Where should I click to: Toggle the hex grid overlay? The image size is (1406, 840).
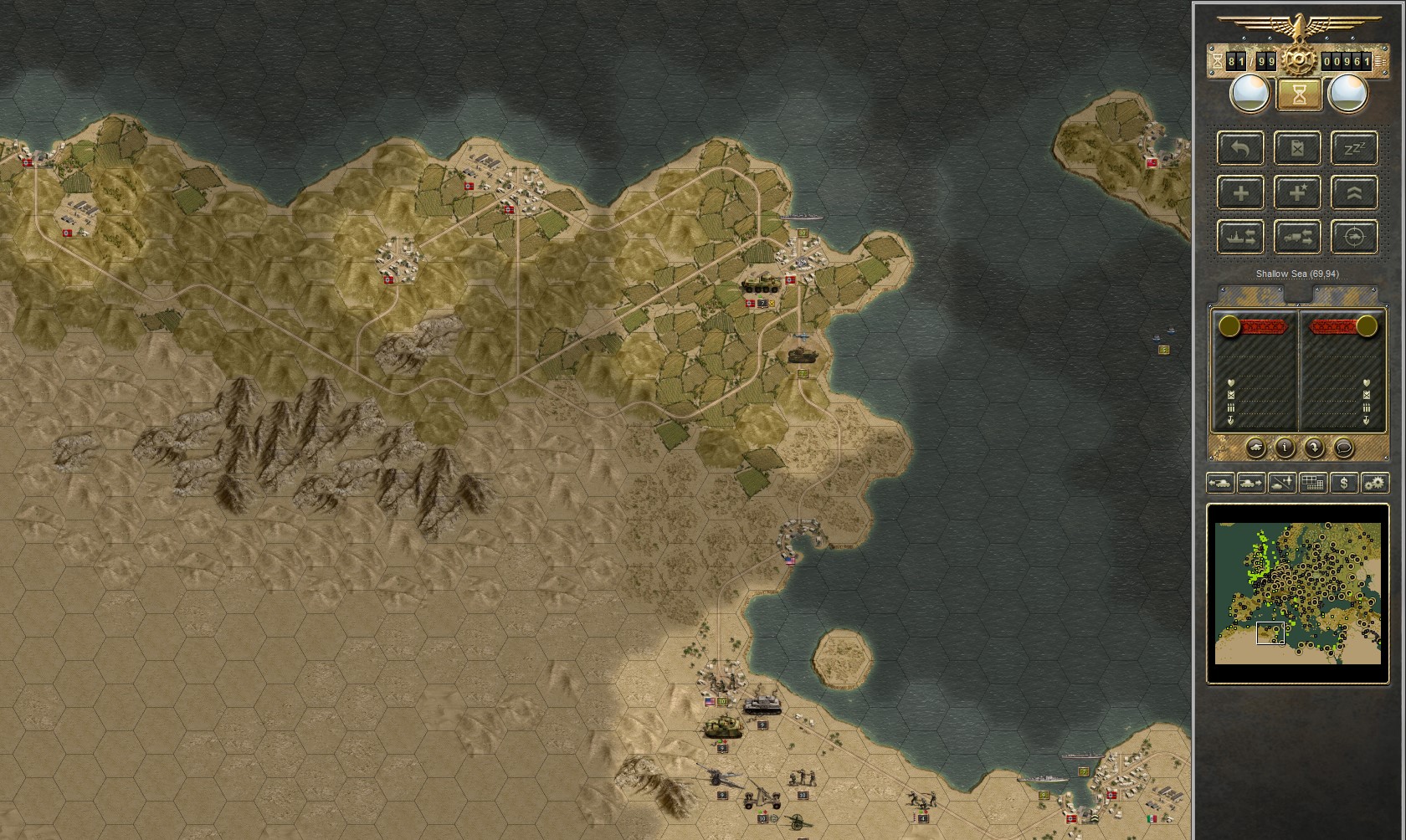pos(1313,483)
